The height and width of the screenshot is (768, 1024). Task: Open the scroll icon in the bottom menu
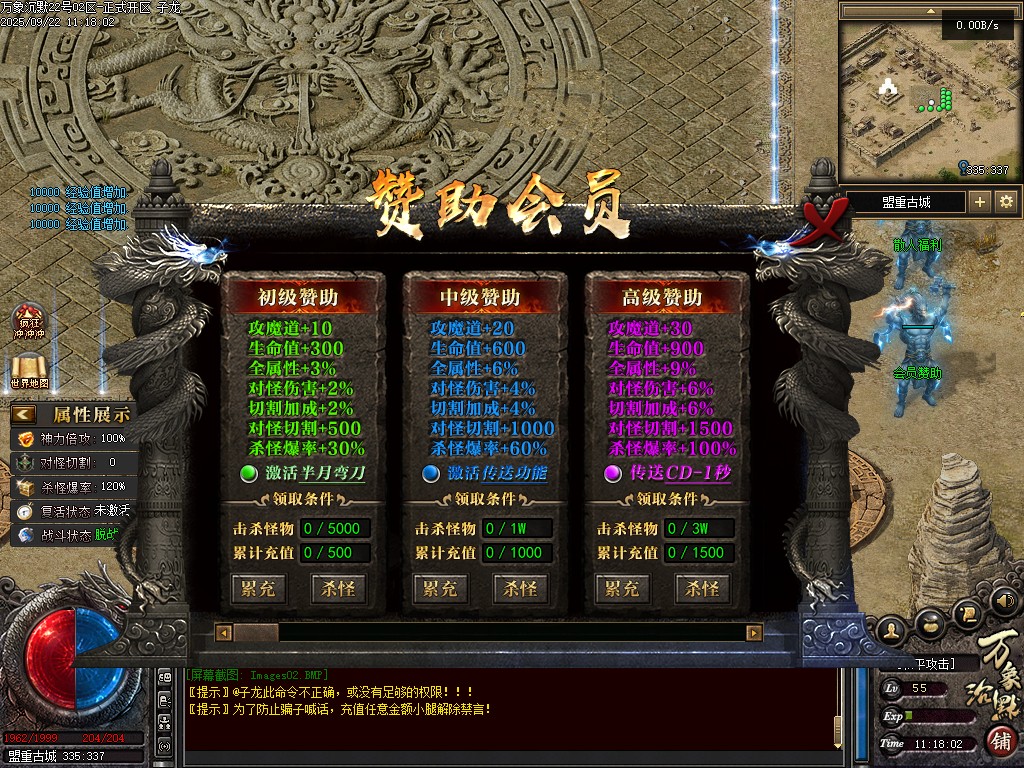(x=967, y=612)
